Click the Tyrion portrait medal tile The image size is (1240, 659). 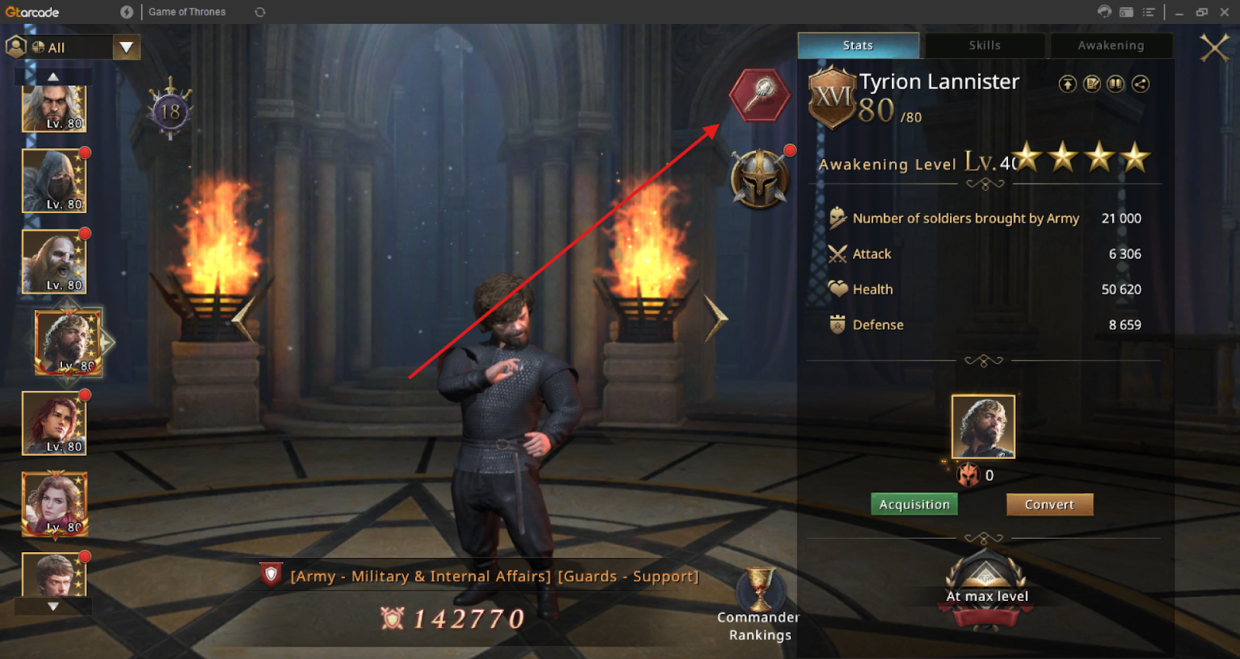[x=983, y=427]
